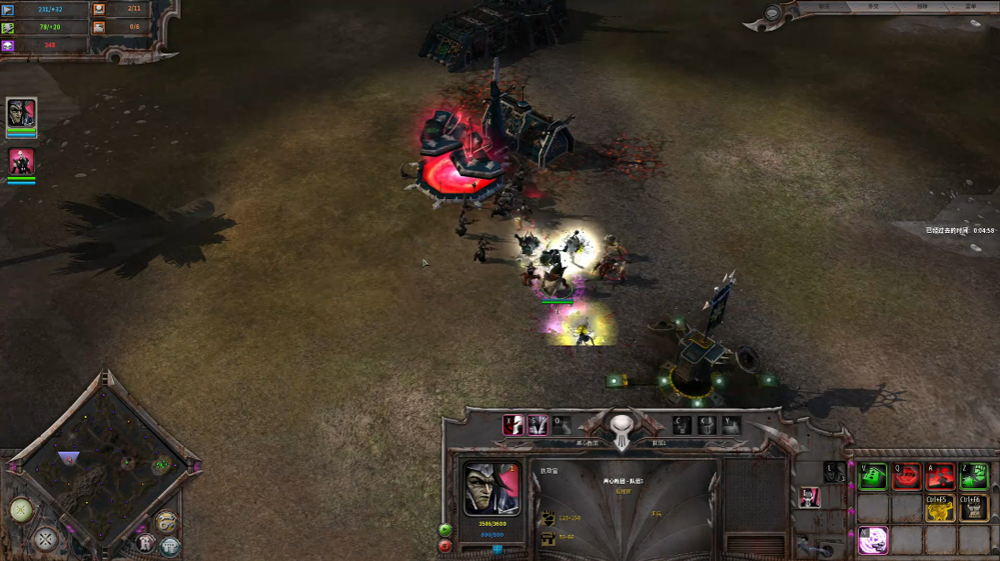Activate the green V command icon
This screenshot has width=1000, height=561.
873,477
